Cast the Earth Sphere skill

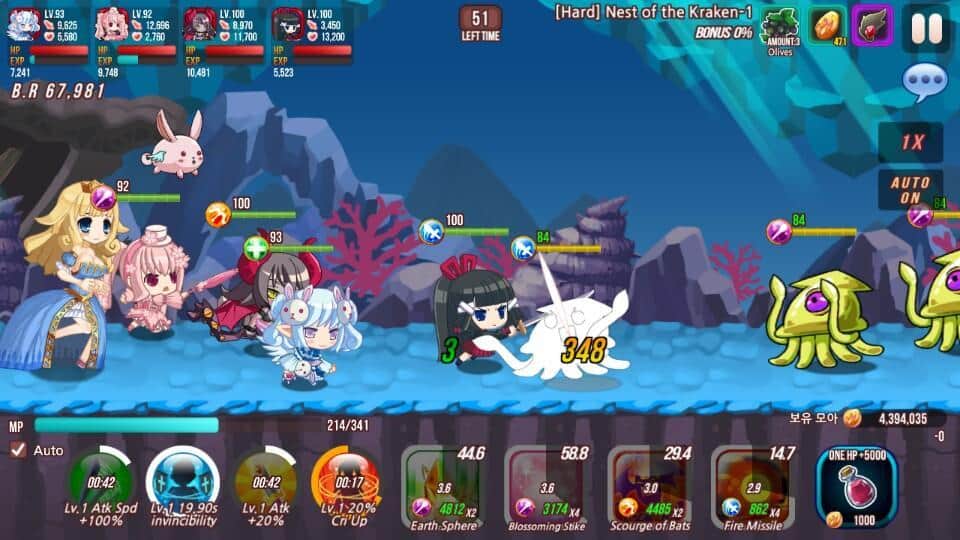coord(443,488)
